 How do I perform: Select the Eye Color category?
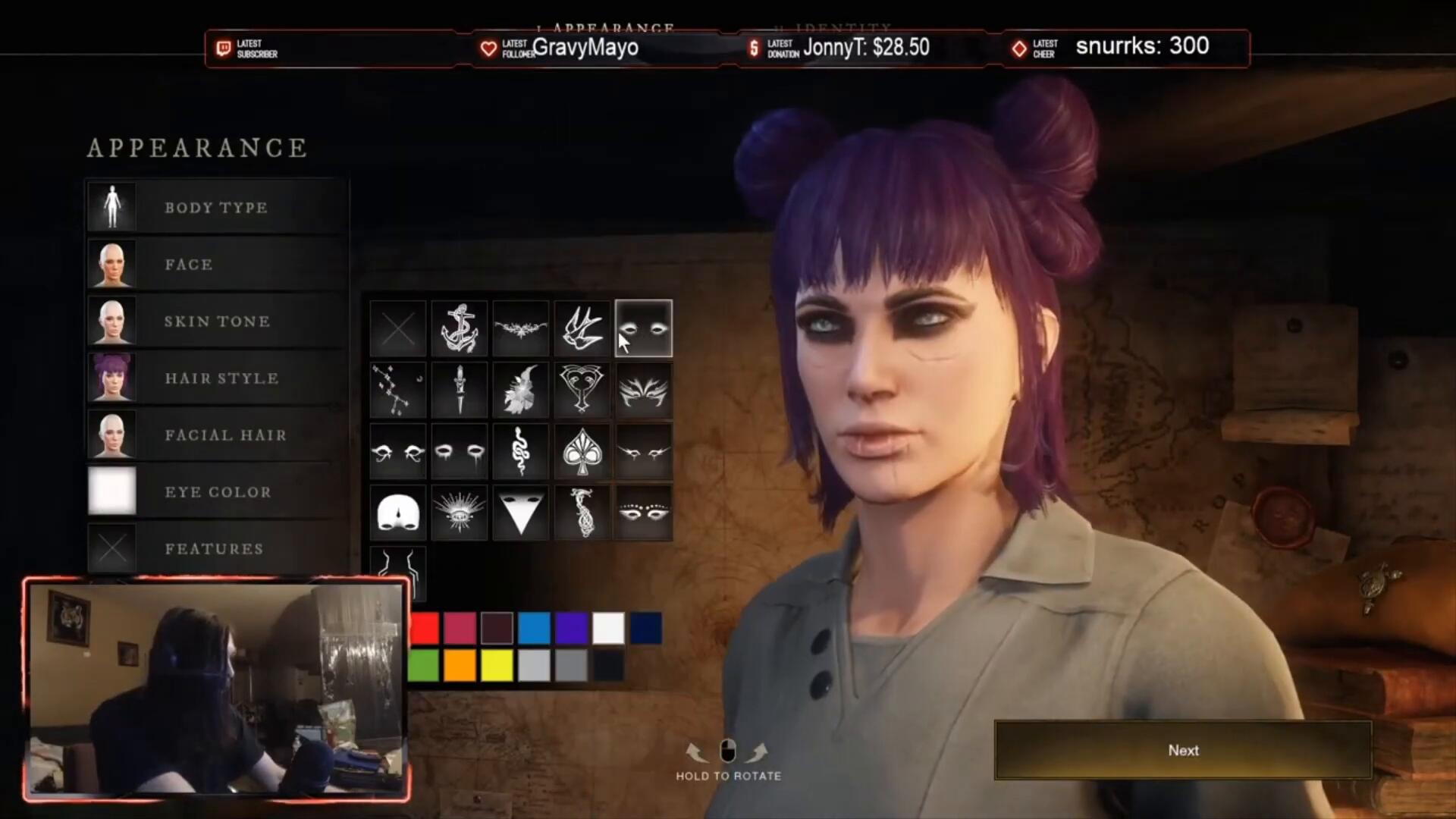[x=218, y=491]
